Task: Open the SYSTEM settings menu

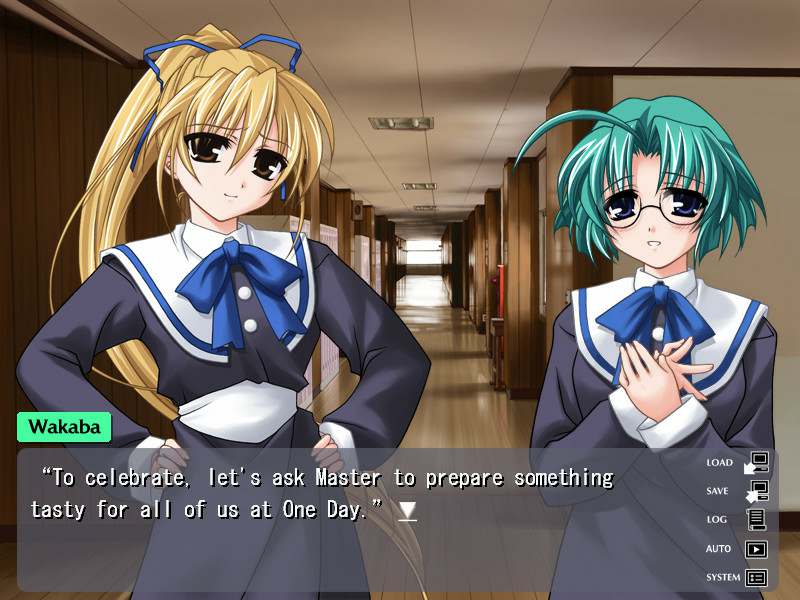Action: [x=737, y=577]
